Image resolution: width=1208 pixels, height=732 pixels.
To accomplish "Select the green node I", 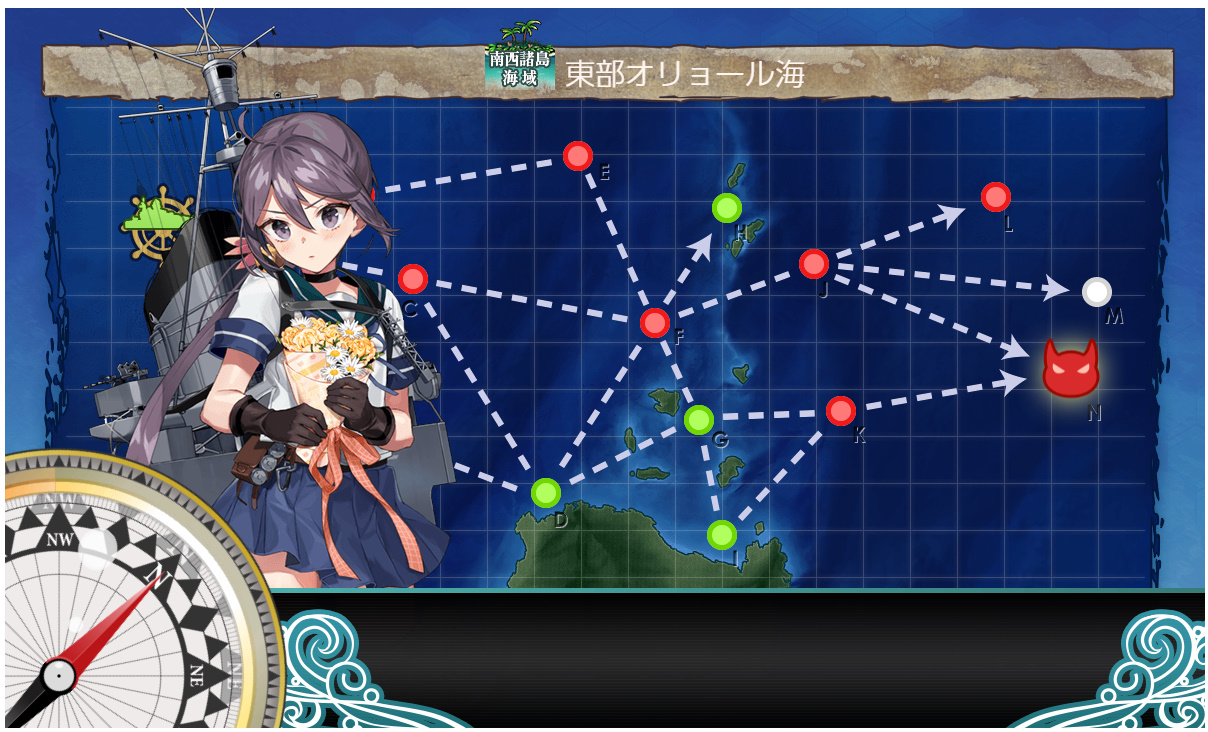I will [x=721, y=535].
